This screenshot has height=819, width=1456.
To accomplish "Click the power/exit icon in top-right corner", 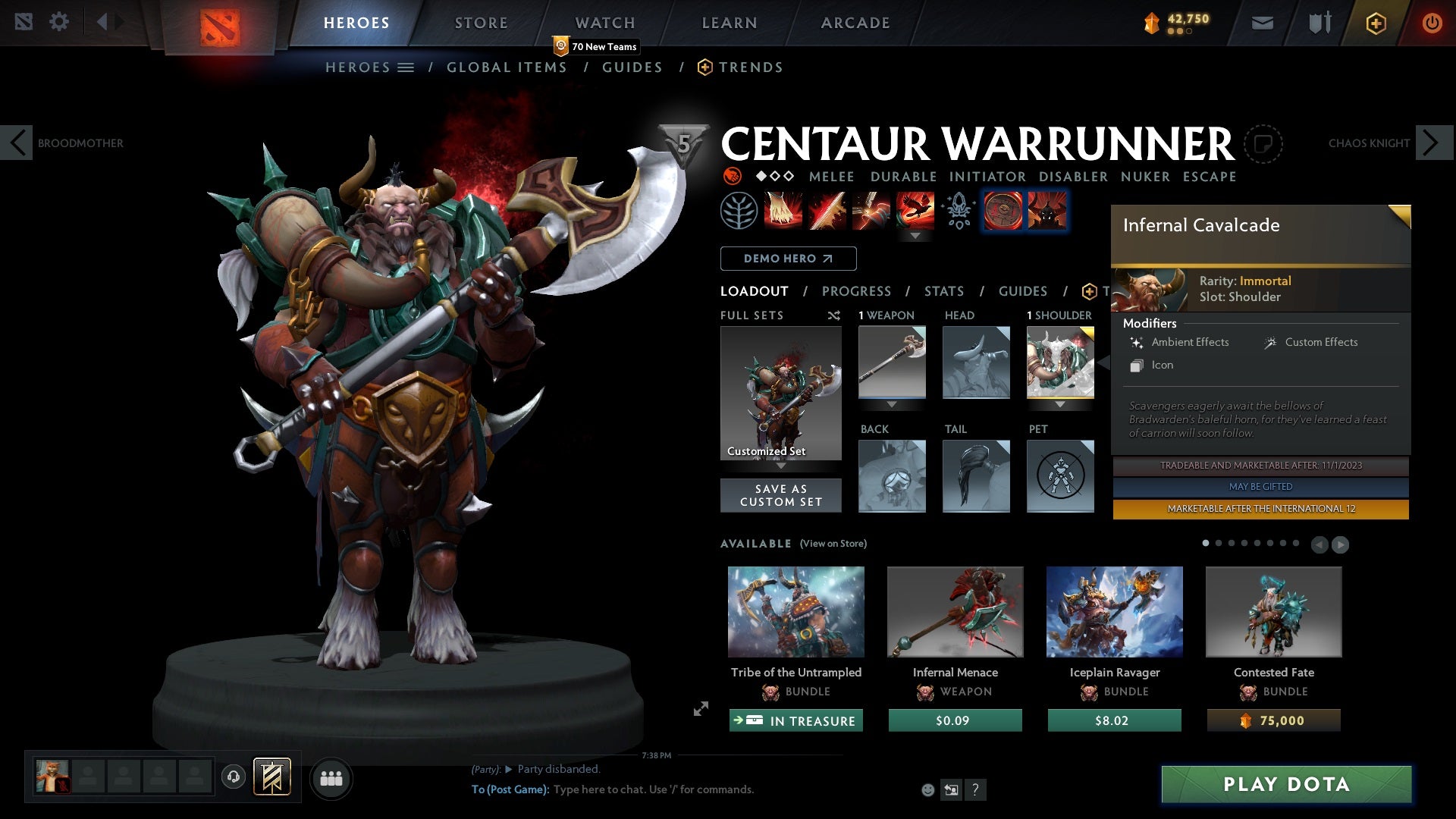I will 1432,23.
